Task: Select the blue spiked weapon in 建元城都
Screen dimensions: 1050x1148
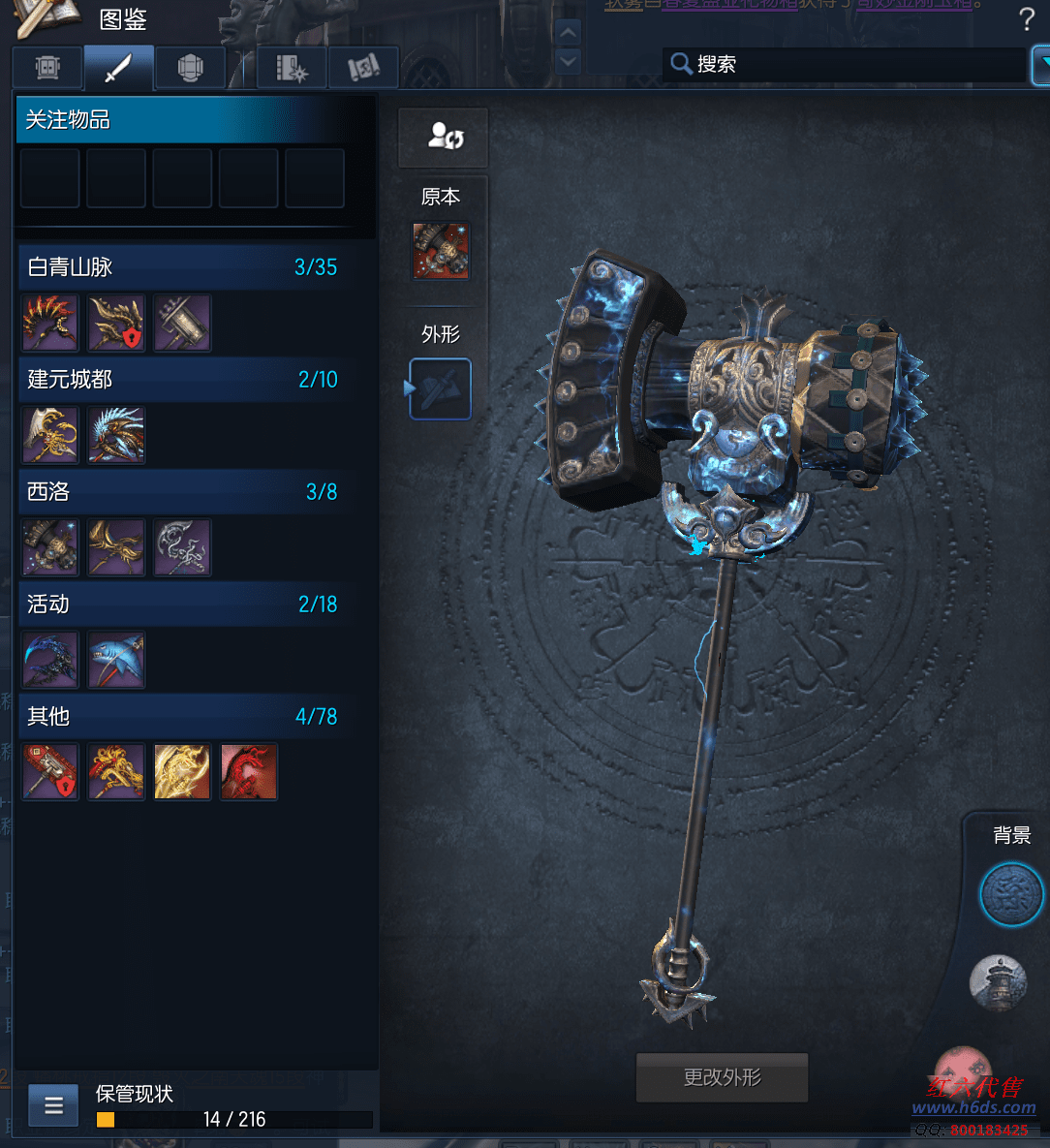Action: click(116, 435)
